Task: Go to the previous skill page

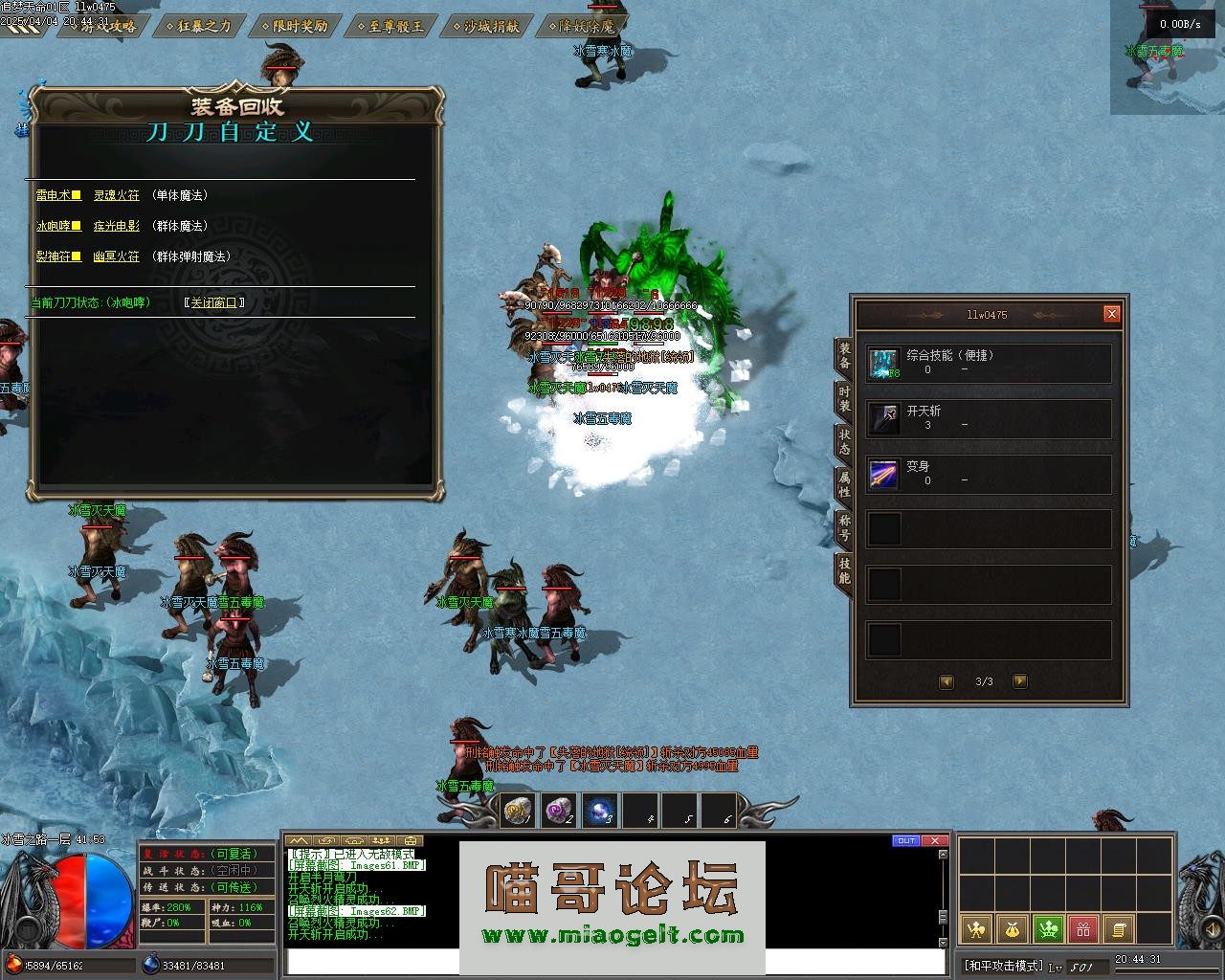Action: 947,681
